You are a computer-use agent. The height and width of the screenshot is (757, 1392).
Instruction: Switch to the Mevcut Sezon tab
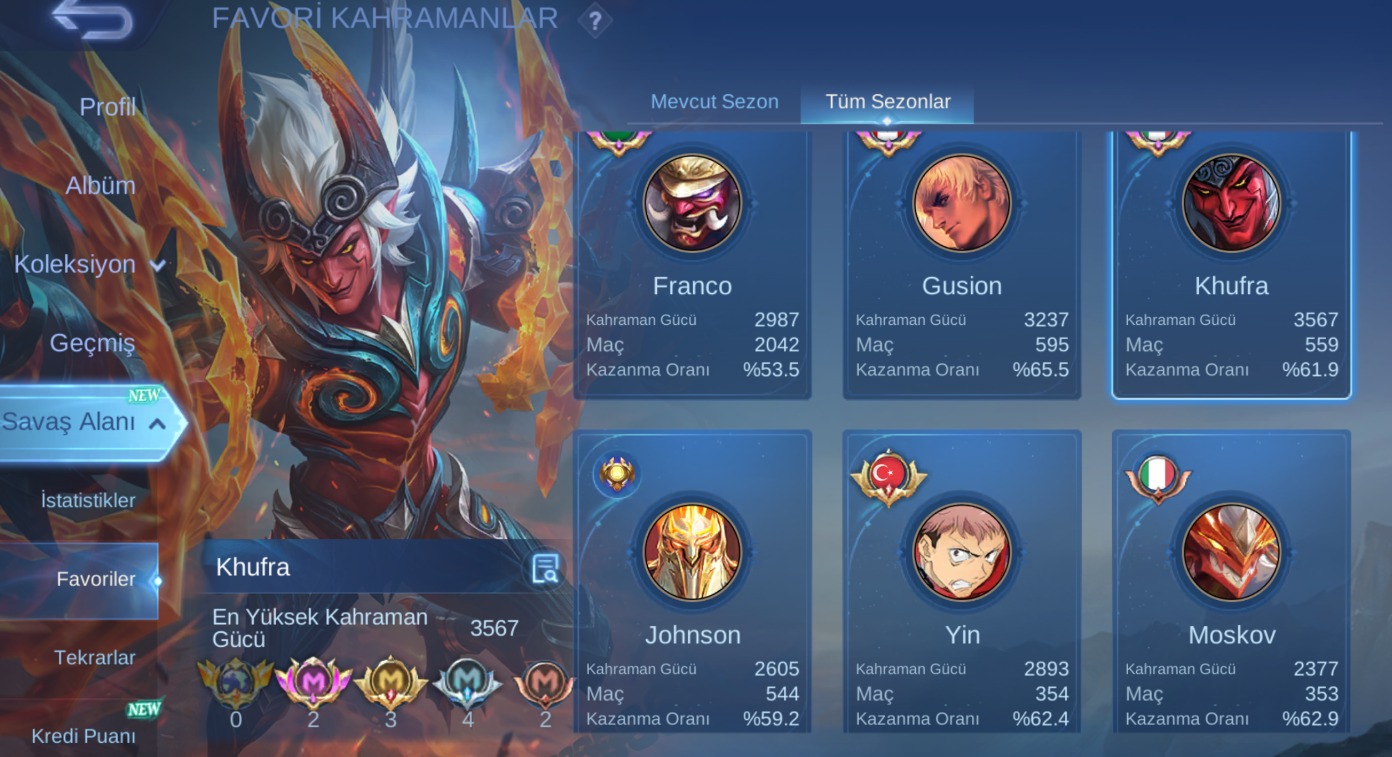click(x=713, y=101)
